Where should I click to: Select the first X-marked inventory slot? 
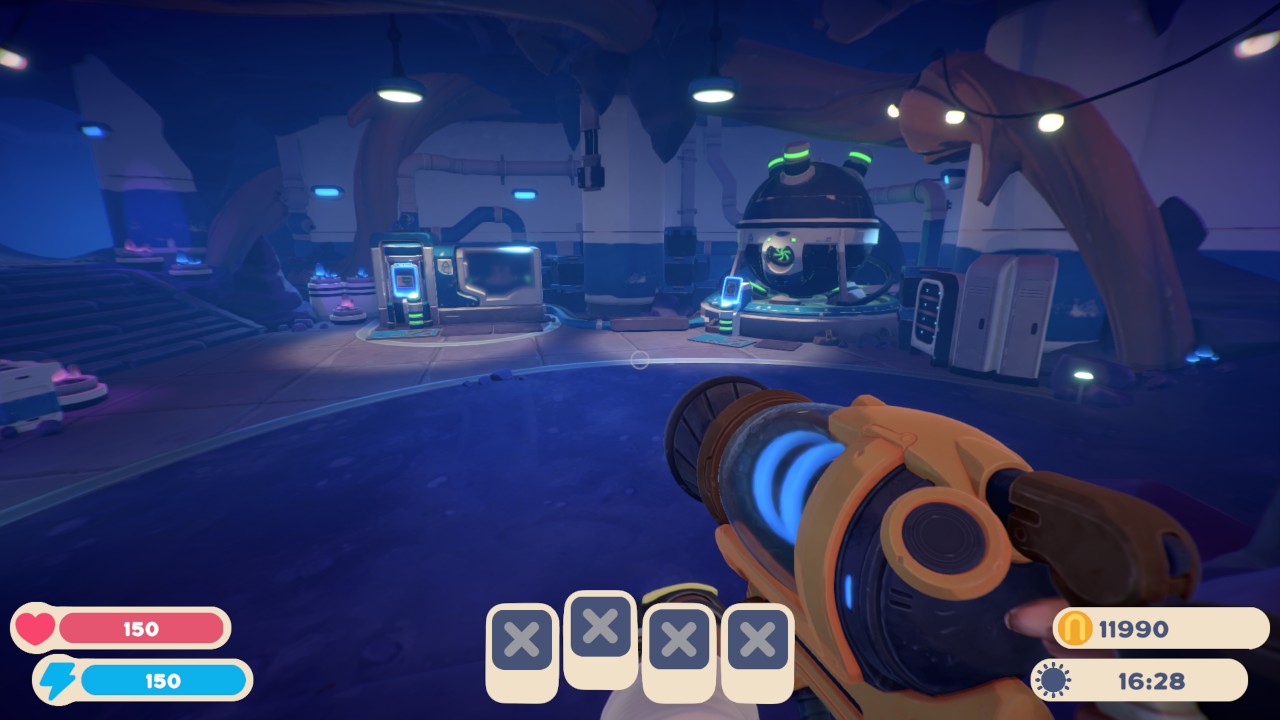[520, 641]
